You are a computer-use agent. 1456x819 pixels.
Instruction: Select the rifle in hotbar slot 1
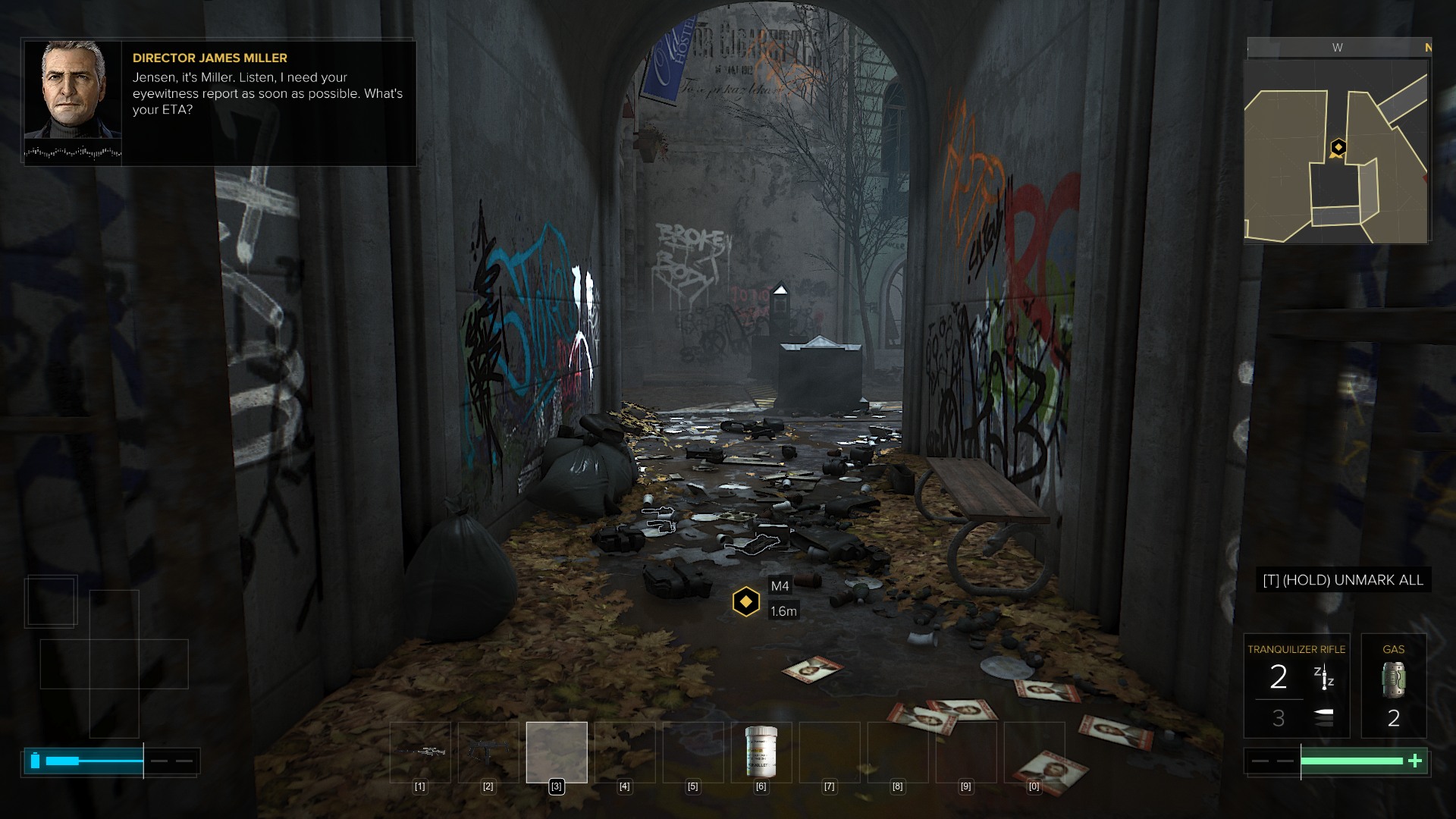point(420,752)
